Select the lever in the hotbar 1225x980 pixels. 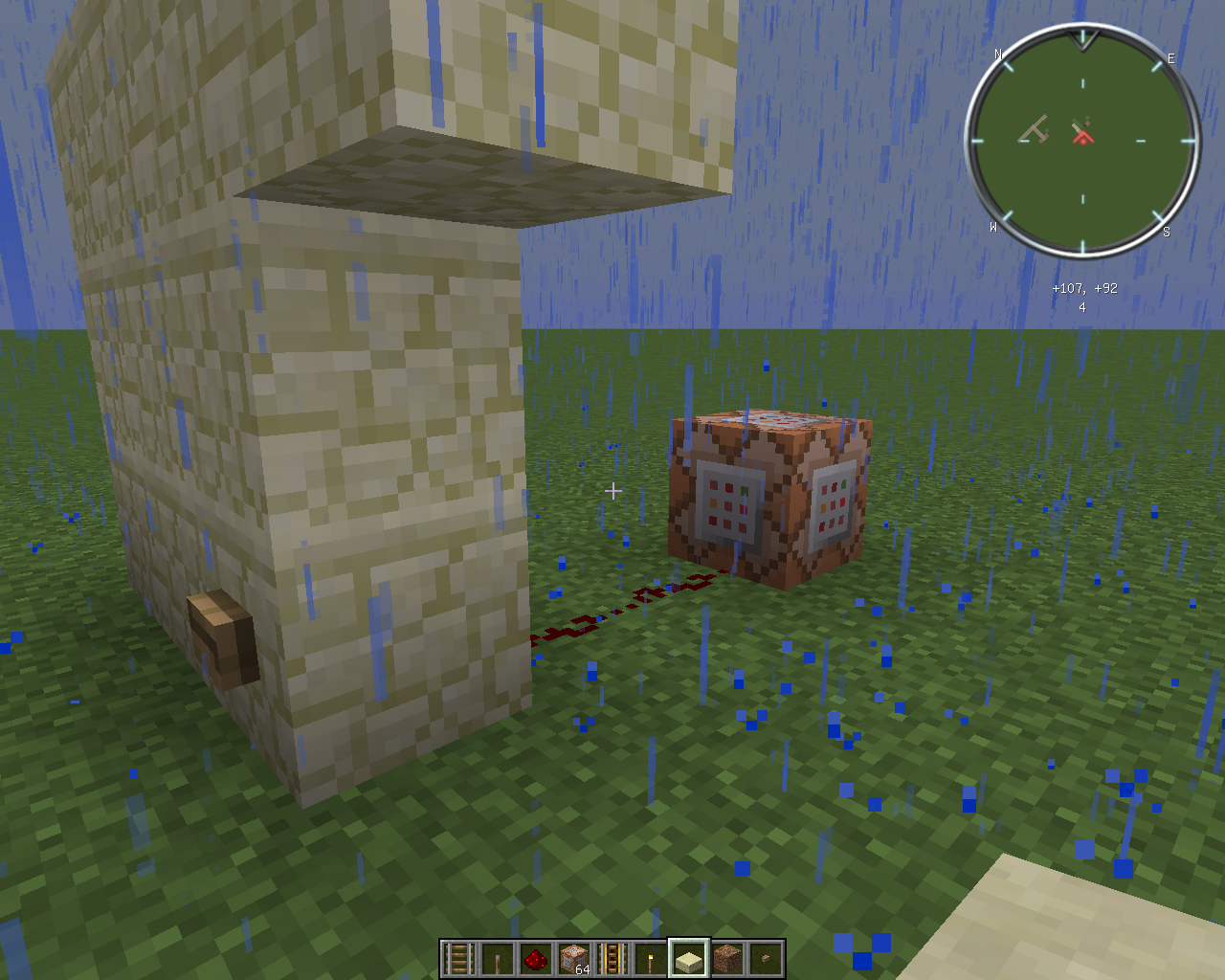pyautogui.click(x=498, y=958)
